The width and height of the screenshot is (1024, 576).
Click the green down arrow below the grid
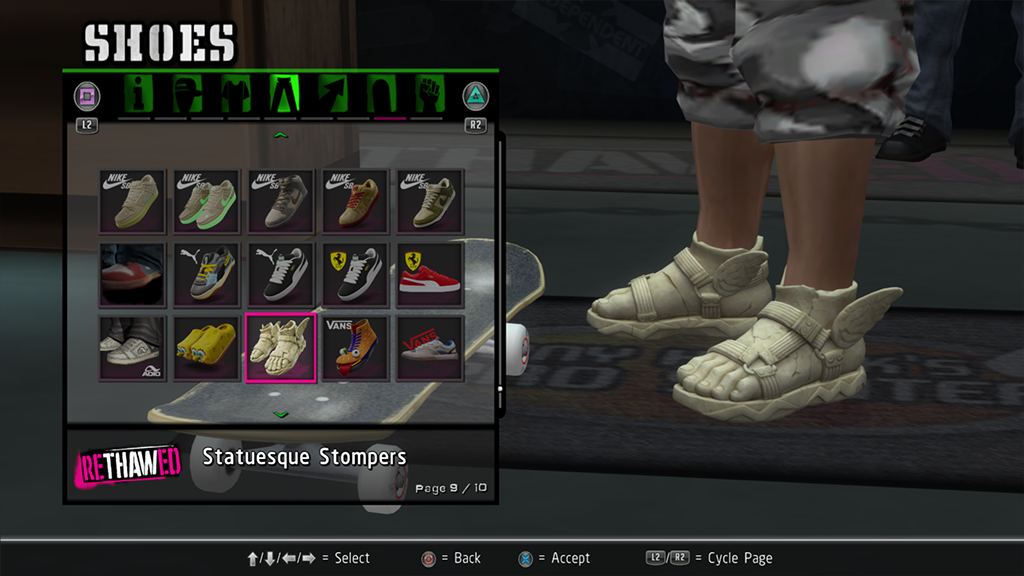[281, 413]
